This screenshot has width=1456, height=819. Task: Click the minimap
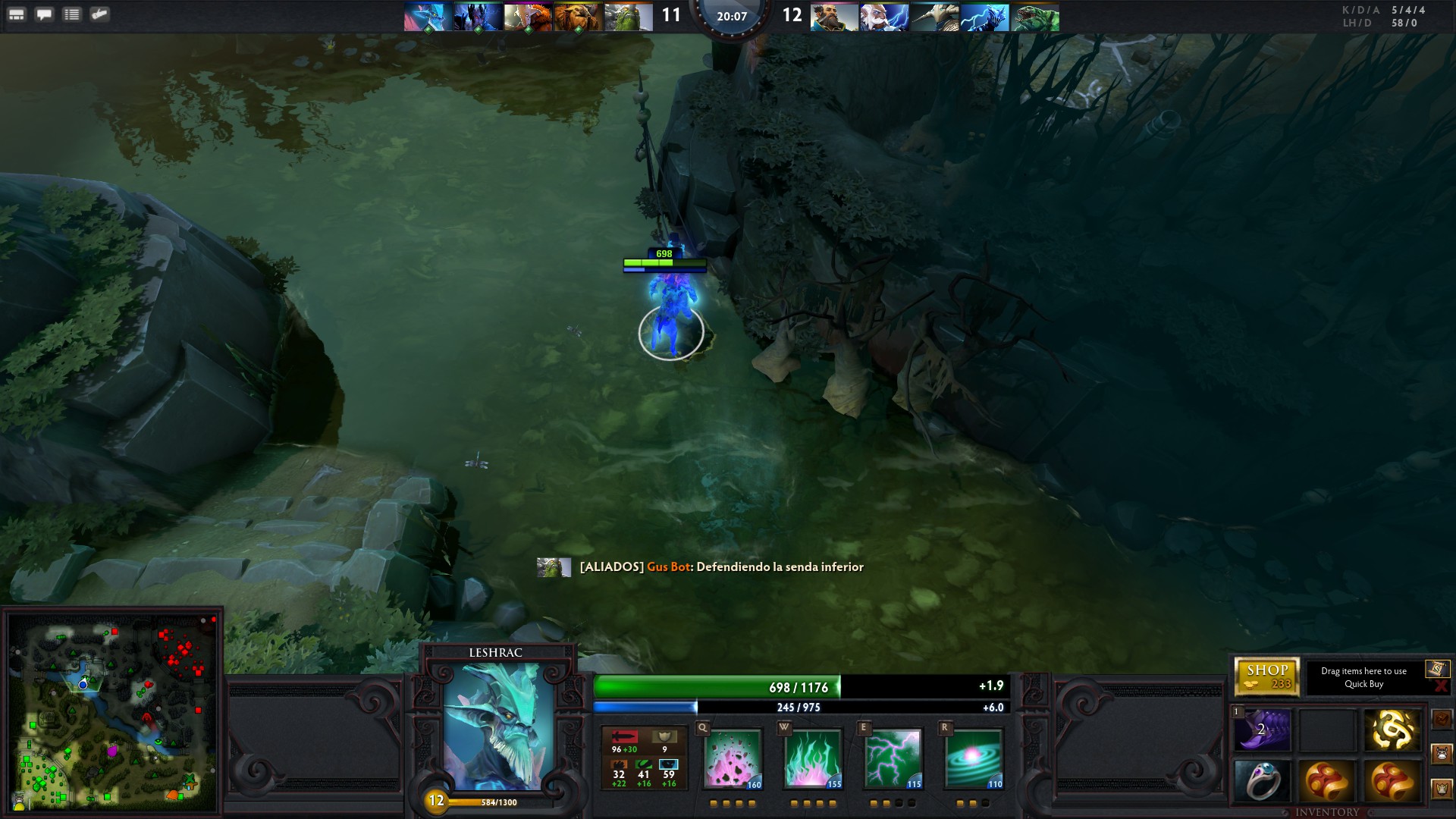coord(112,711)
